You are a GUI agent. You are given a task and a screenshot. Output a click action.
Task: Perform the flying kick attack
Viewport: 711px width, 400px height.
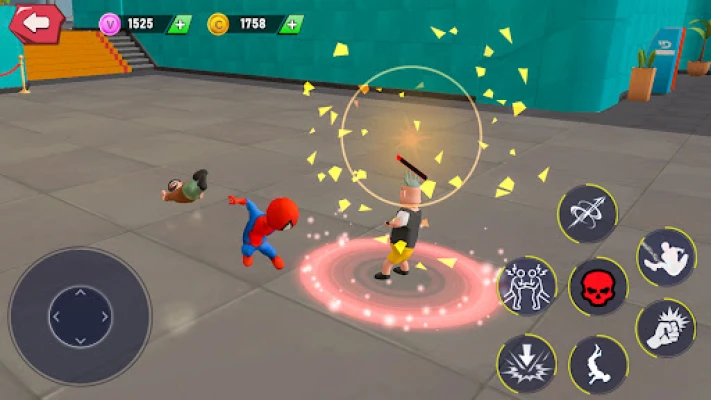pos(666,256)
